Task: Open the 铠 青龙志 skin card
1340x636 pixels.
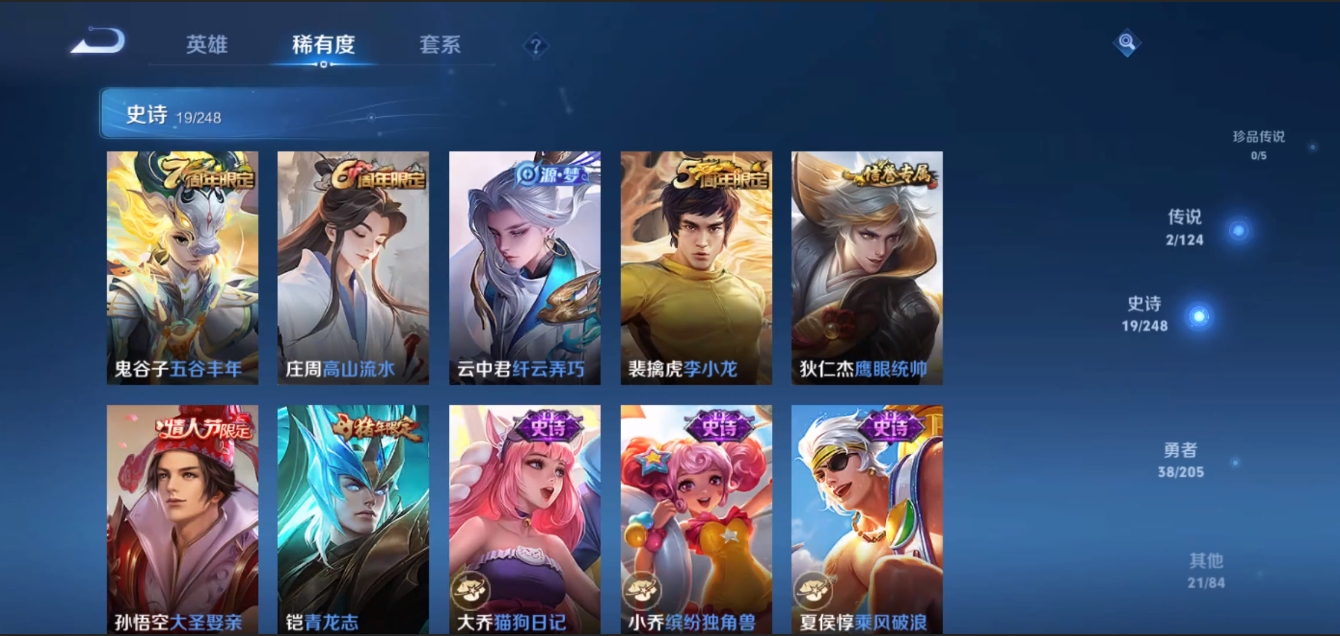Action: [x=353, y=519]
